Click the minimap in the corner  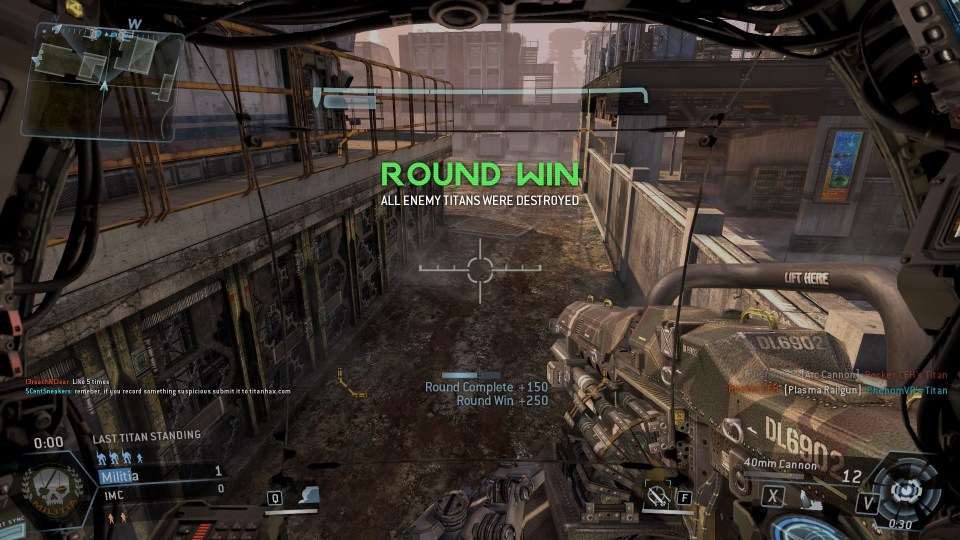tap(102, 82)
